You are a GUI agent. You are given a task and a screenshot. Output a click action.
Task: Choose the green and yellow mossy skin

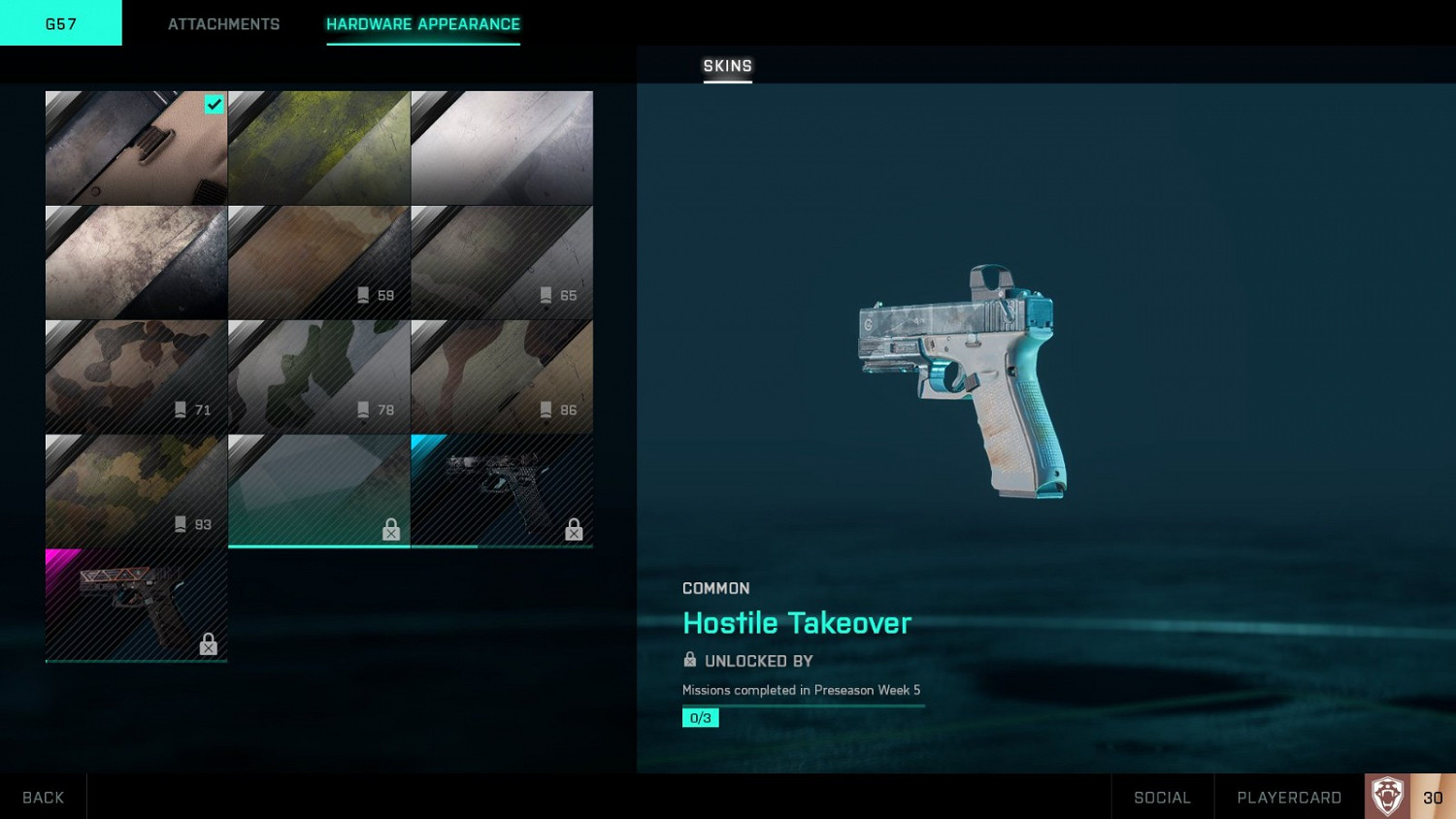(x=318, y=147)
